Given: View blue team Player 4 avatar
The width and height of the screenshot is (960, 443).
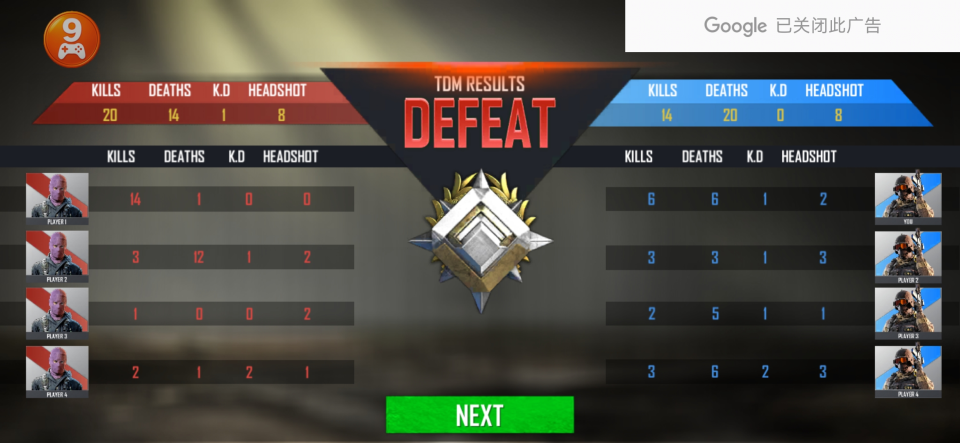Looking at the screenshot, I should [x=907, y=371].
